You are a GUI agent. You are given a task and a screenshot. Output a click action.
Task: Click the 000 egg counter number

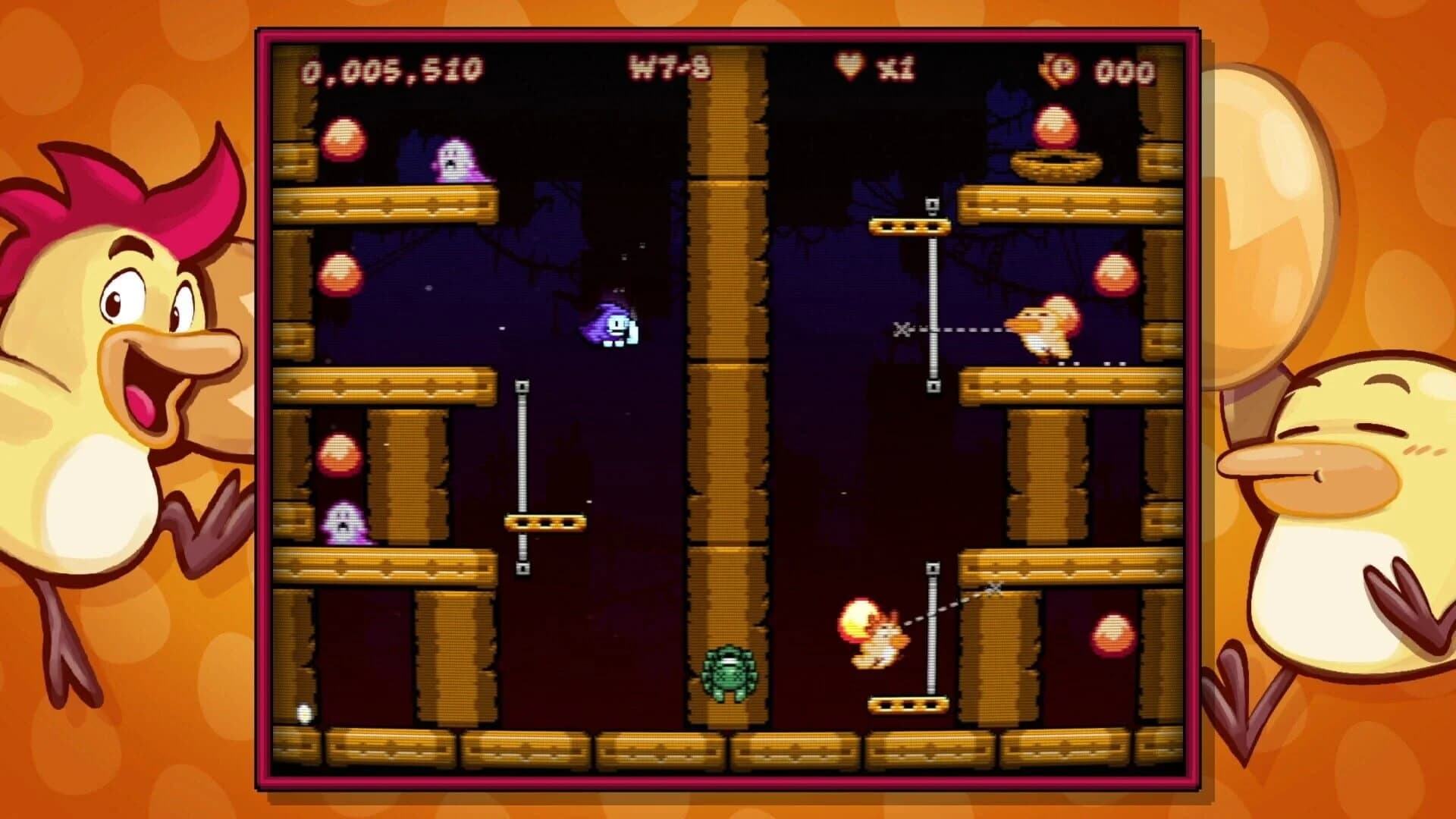pos(1122,68)
